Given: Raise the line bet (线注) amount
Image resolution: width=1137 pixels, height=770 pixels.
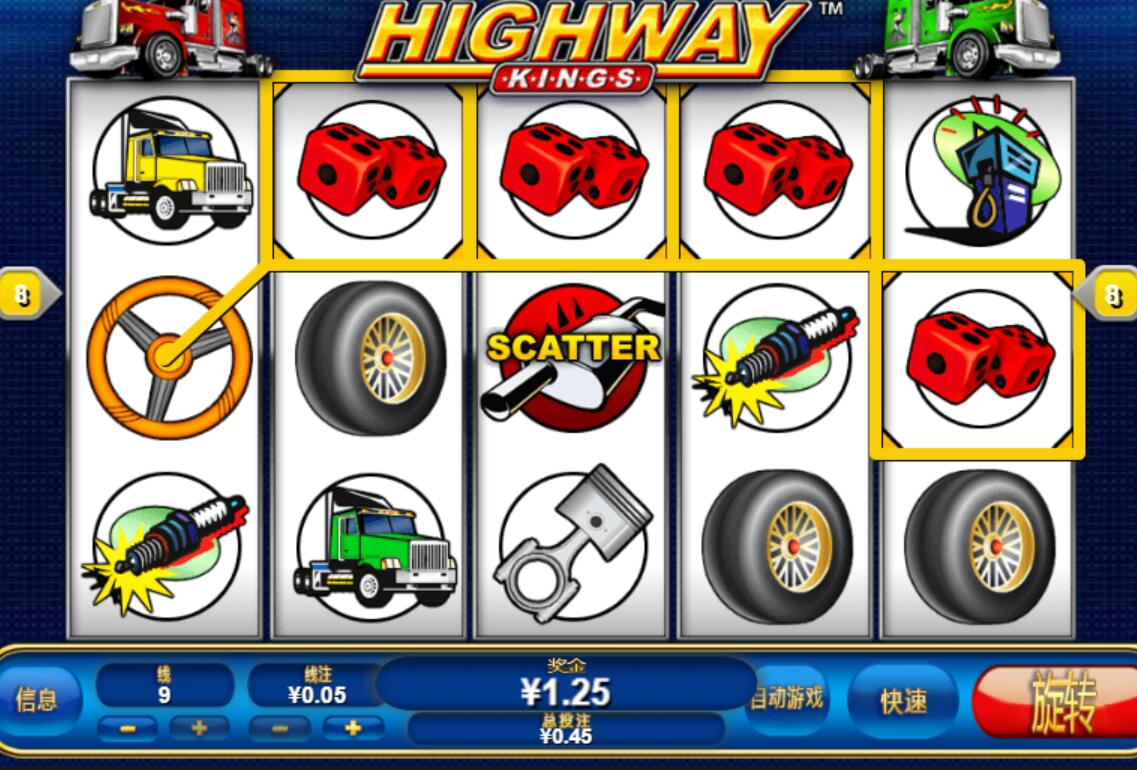Looking at the screenshot, I should [351, 729].
